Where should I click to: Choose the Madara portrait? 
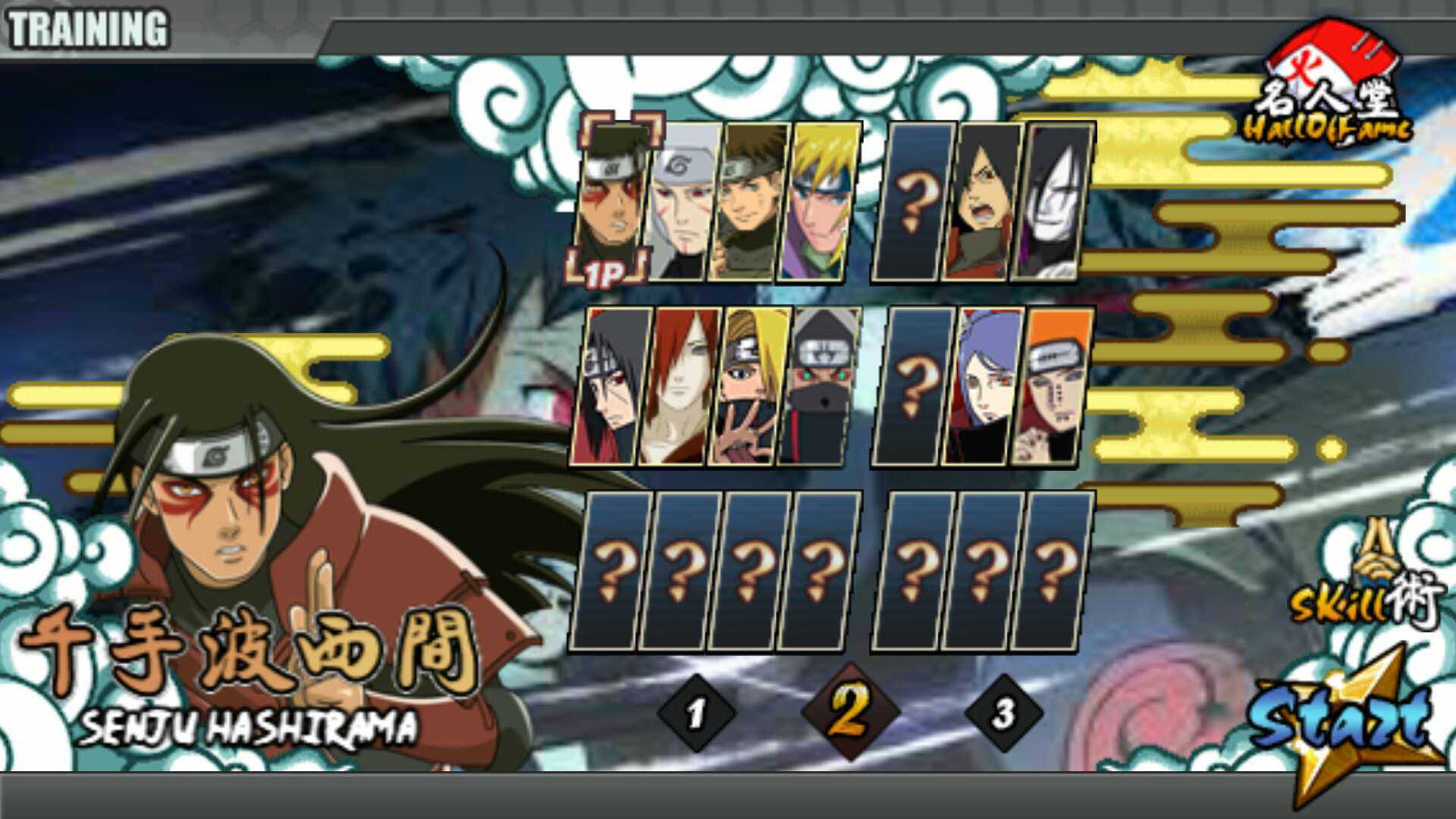pyautogui.click(x=983, y=201)
